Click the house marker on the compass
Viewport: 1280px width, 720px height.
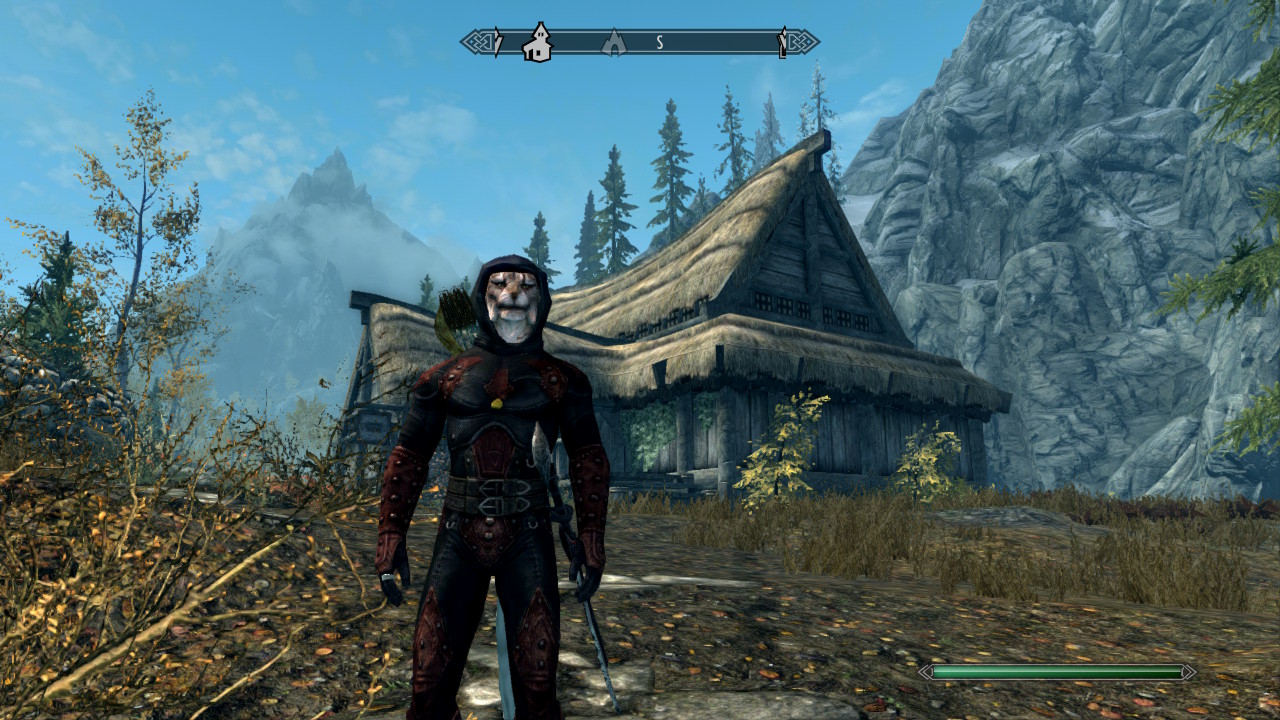538,43
